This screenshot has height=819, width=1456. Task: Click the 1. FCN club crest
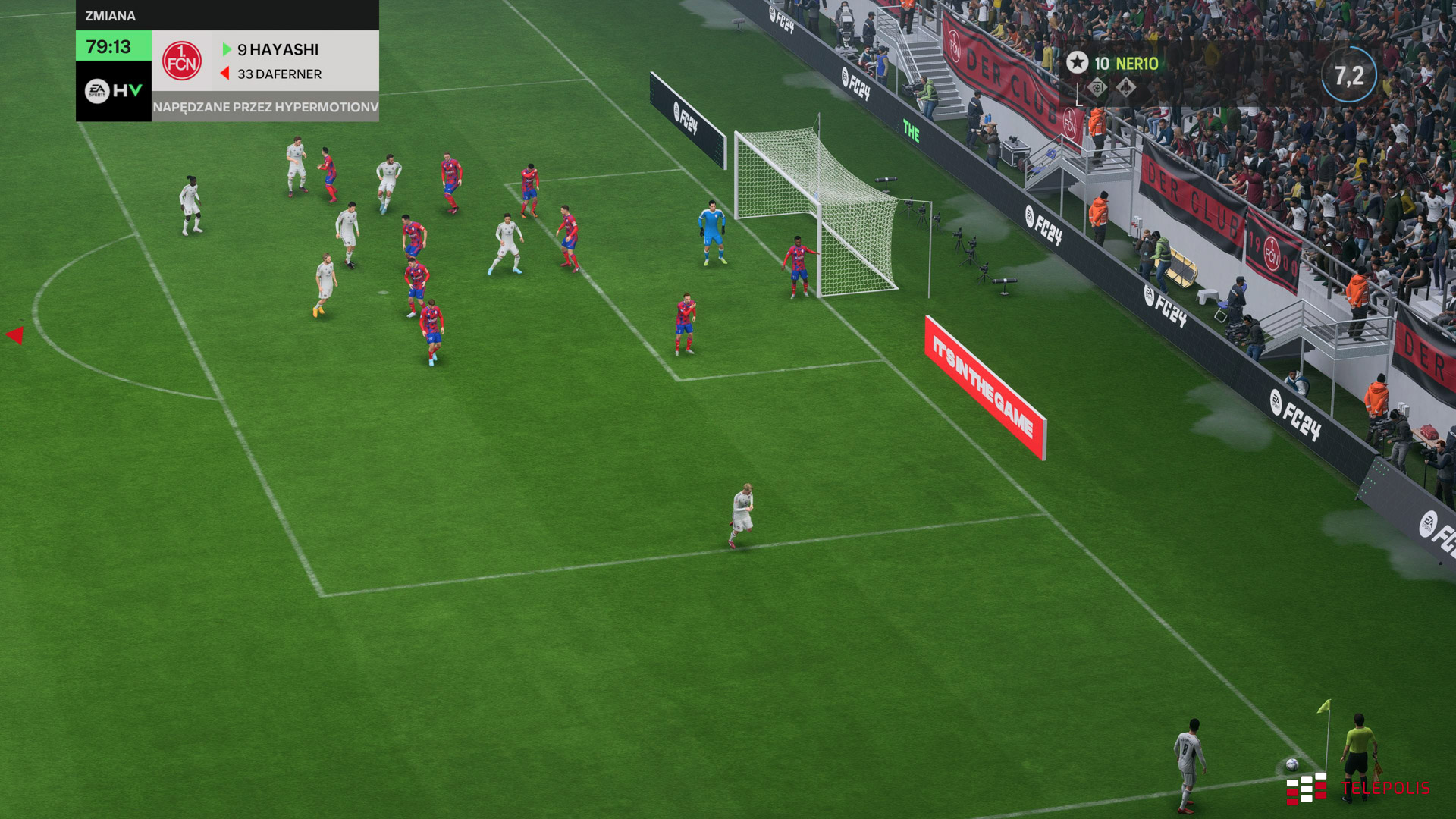(182, 61)
